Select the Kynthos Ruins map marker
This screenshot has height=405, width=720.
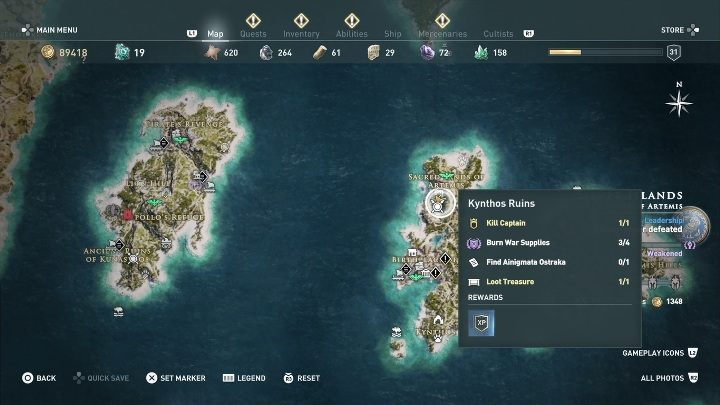click(x=437, y=204)
